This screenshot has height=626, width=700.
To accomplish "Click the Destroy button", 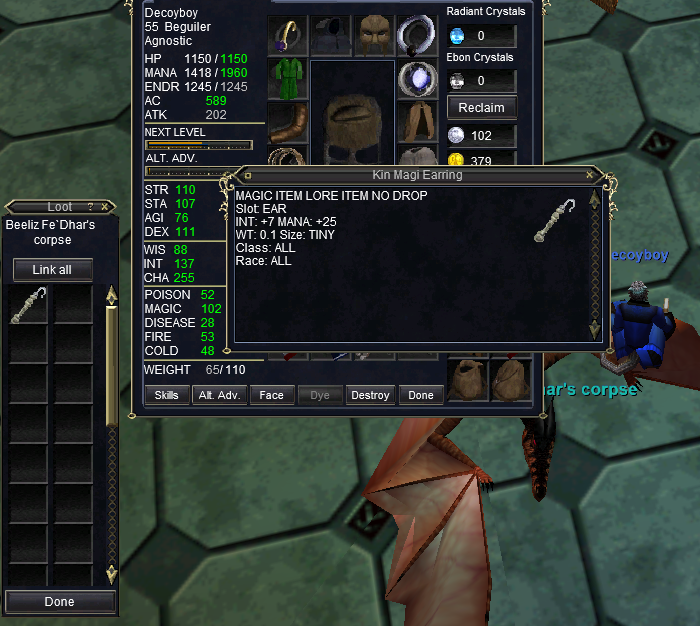I will pyautogui.click(x=370, y=395).
